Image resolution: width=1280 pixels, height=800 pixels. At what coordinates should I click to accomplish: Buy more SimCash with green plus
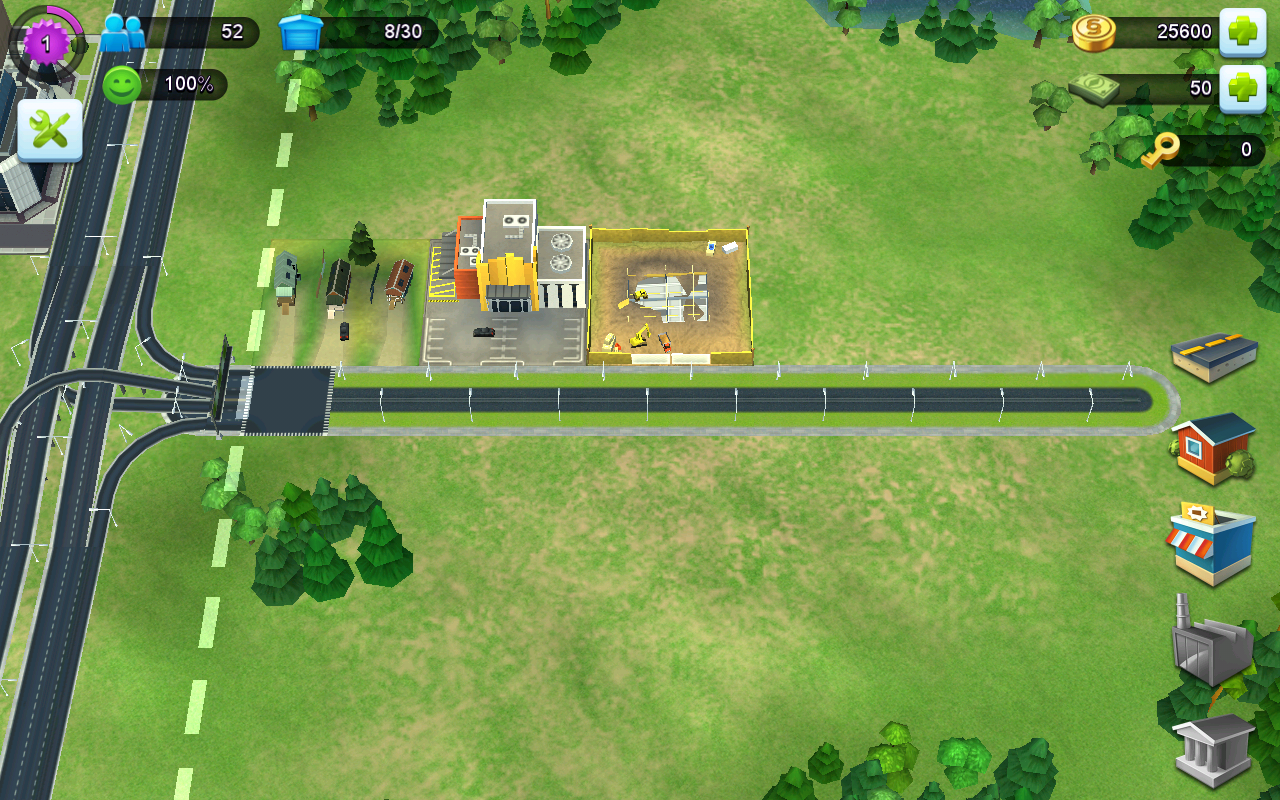coord(1242,89)
